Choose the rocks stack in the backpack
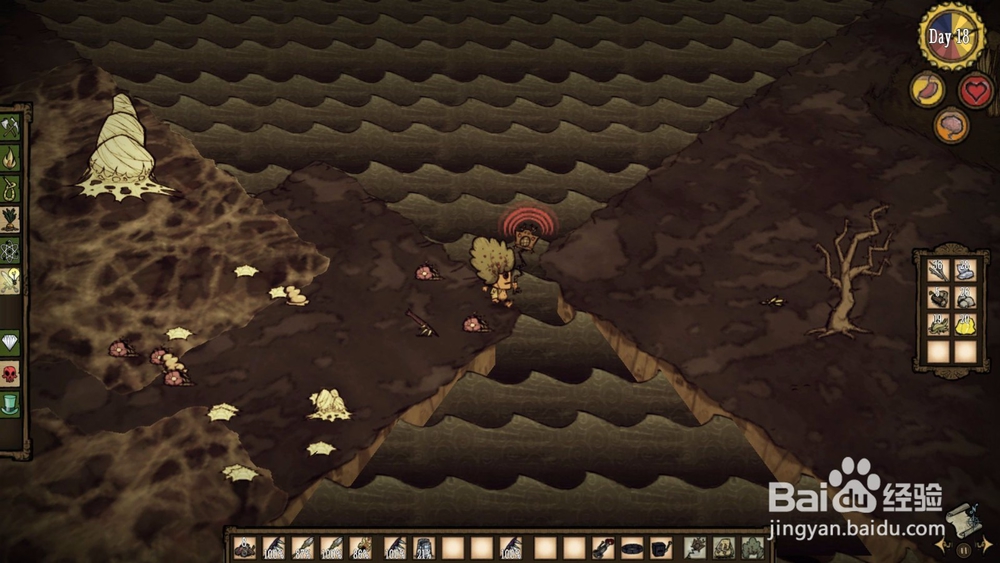Viewport: 1000px width, 563px height. coord(964,297)
